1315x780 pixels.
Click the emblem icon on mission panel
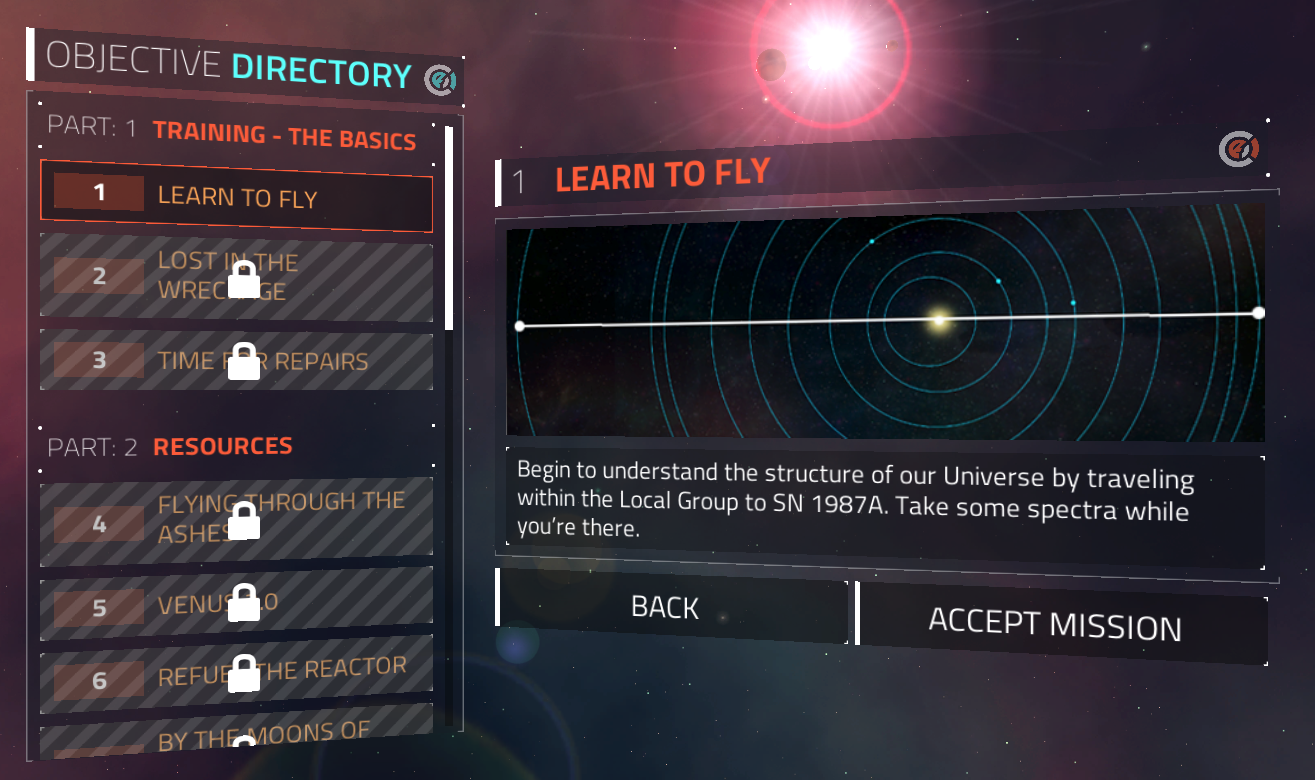click(x=1236, y=150)
